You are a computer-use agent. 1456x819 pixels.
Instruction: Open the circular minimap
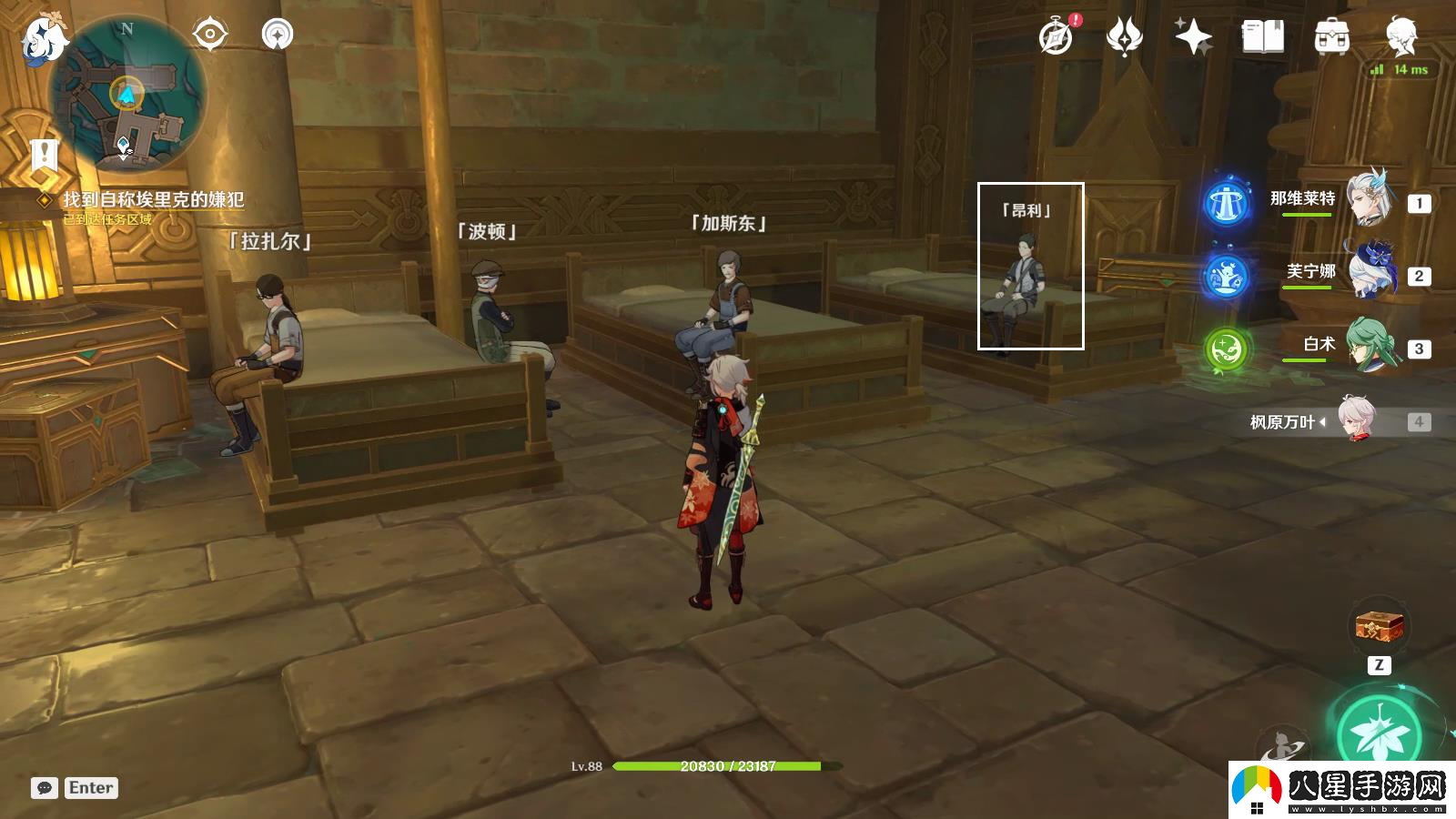click(127, 95)
